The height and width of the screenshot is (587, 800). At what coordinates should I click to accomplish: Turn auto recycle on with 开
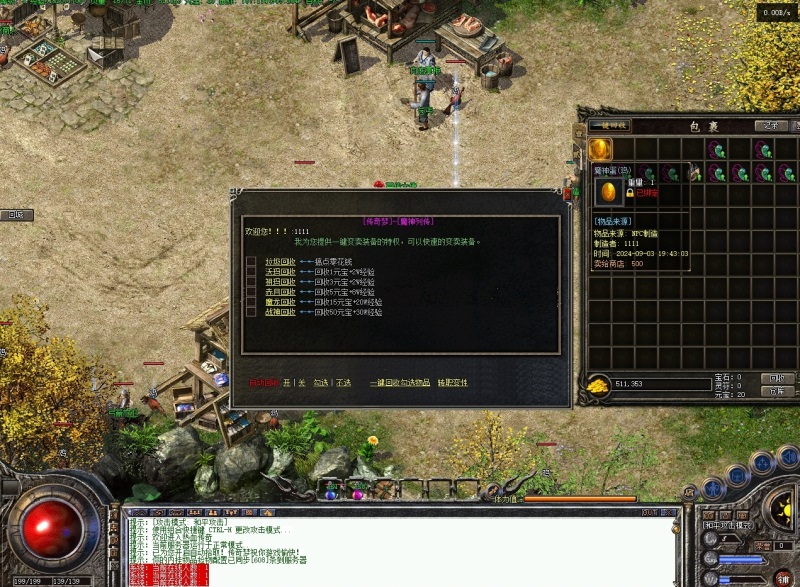tap(286, 382)
